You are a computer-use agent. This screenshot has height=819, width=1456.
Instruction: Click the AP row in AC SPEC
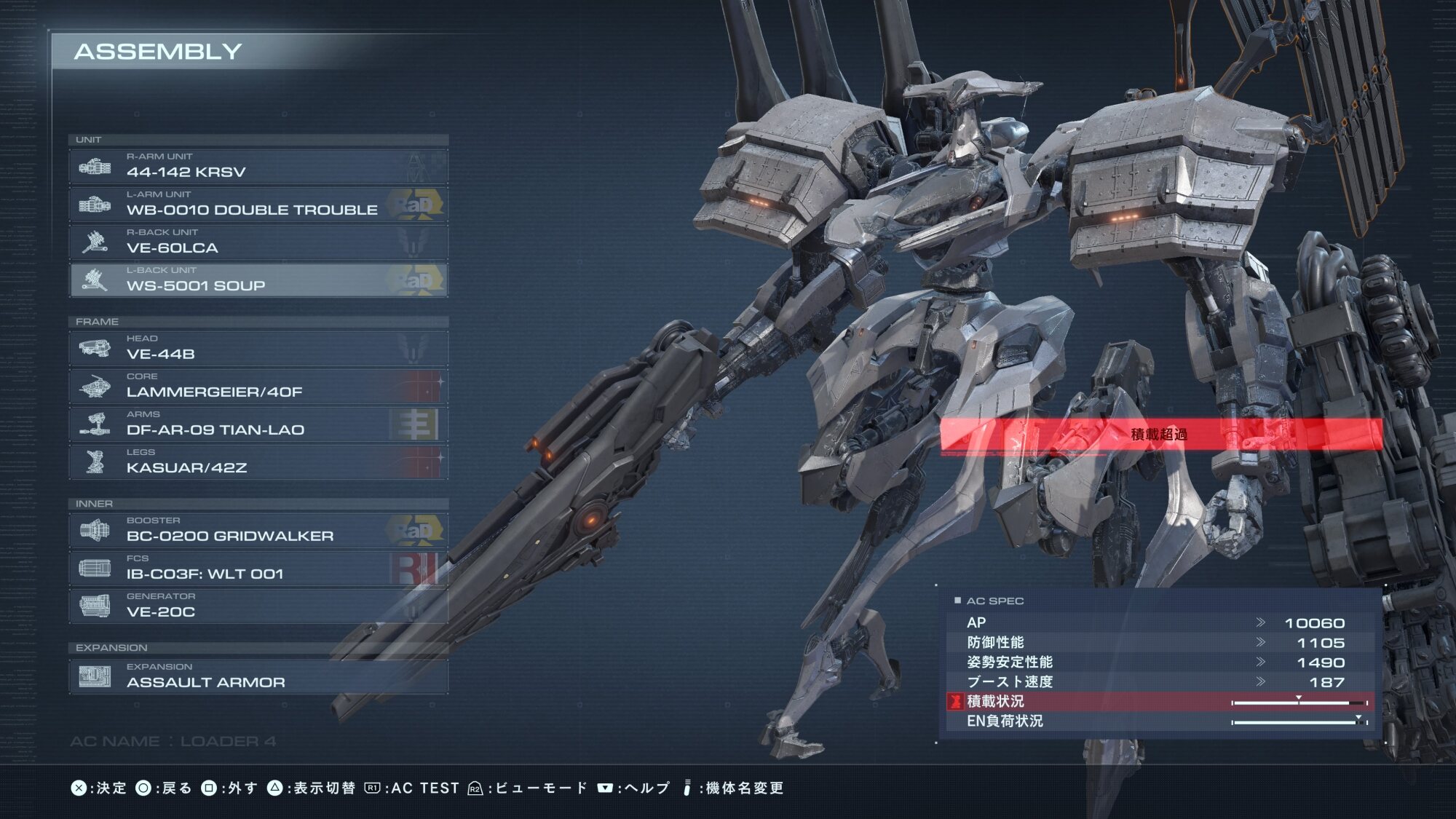(x=1160, y=622)
